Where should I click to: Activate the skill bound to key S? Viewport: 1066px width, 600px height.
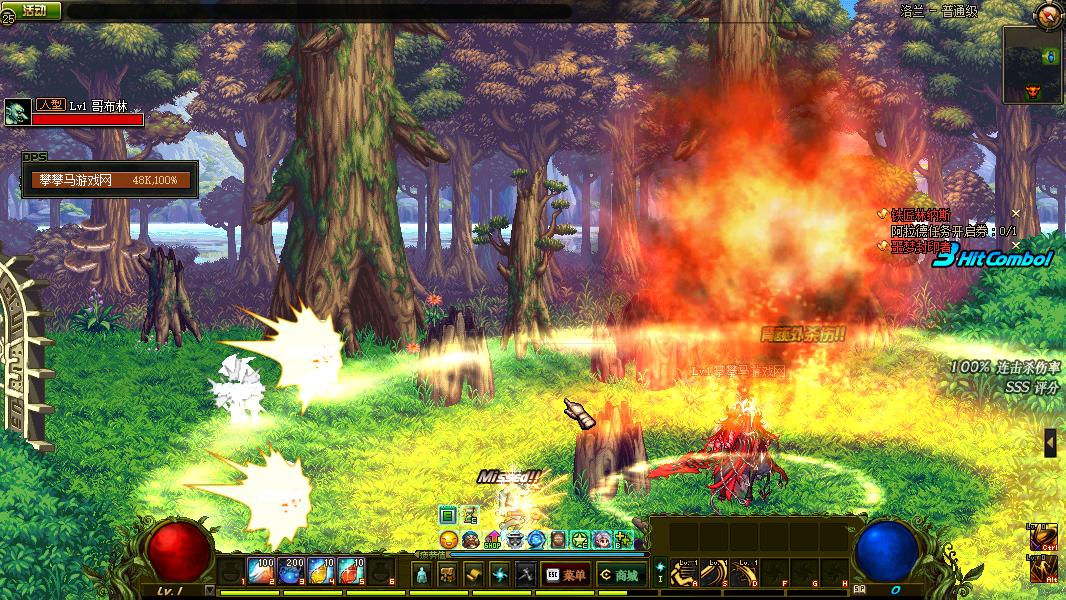pos(715,571)
